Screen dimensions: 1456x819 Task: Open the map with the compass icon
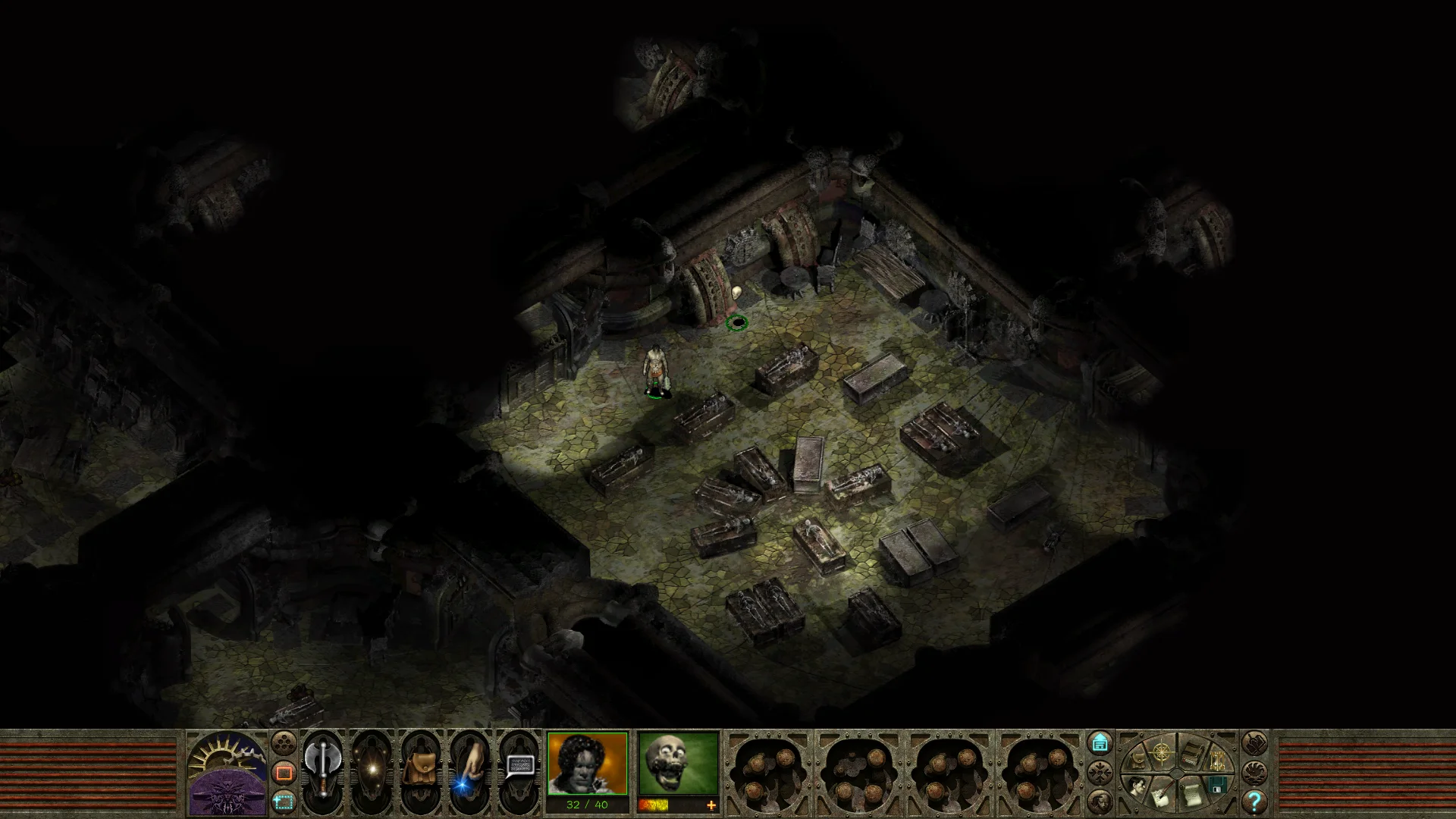tap(1162, 752)
